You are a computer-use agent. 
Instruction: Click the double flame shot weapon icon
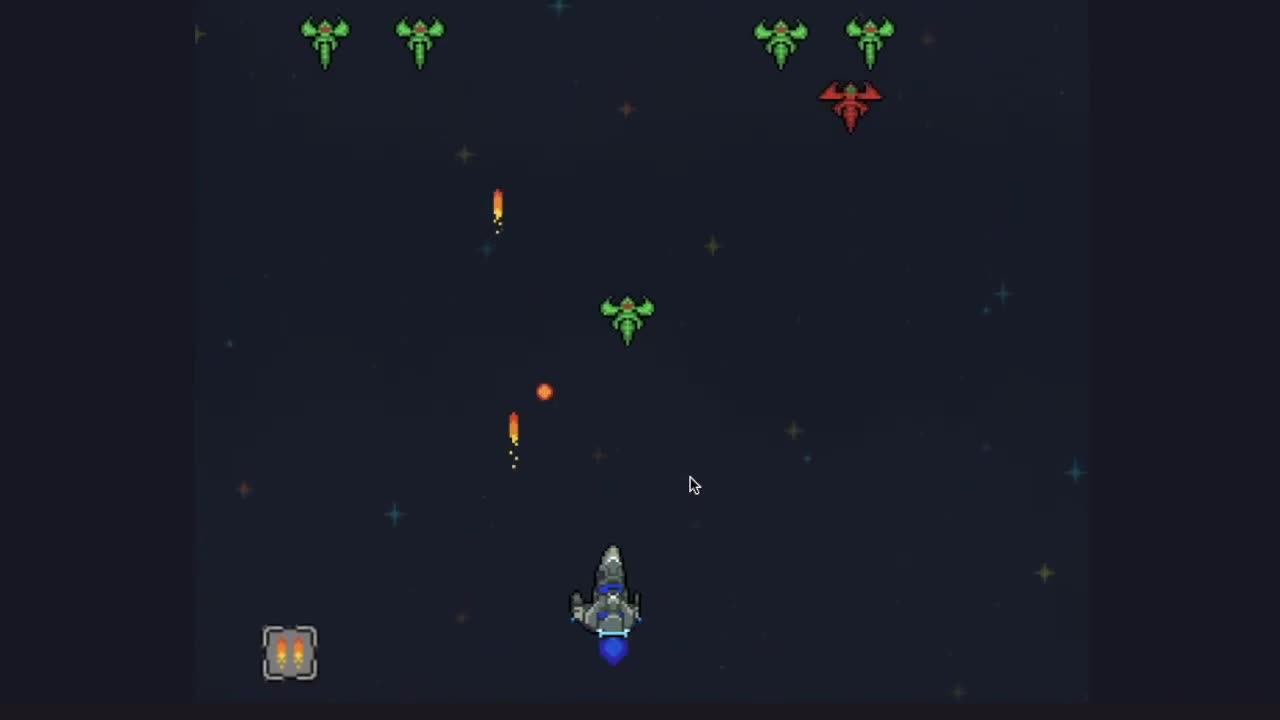pos(290,653)
